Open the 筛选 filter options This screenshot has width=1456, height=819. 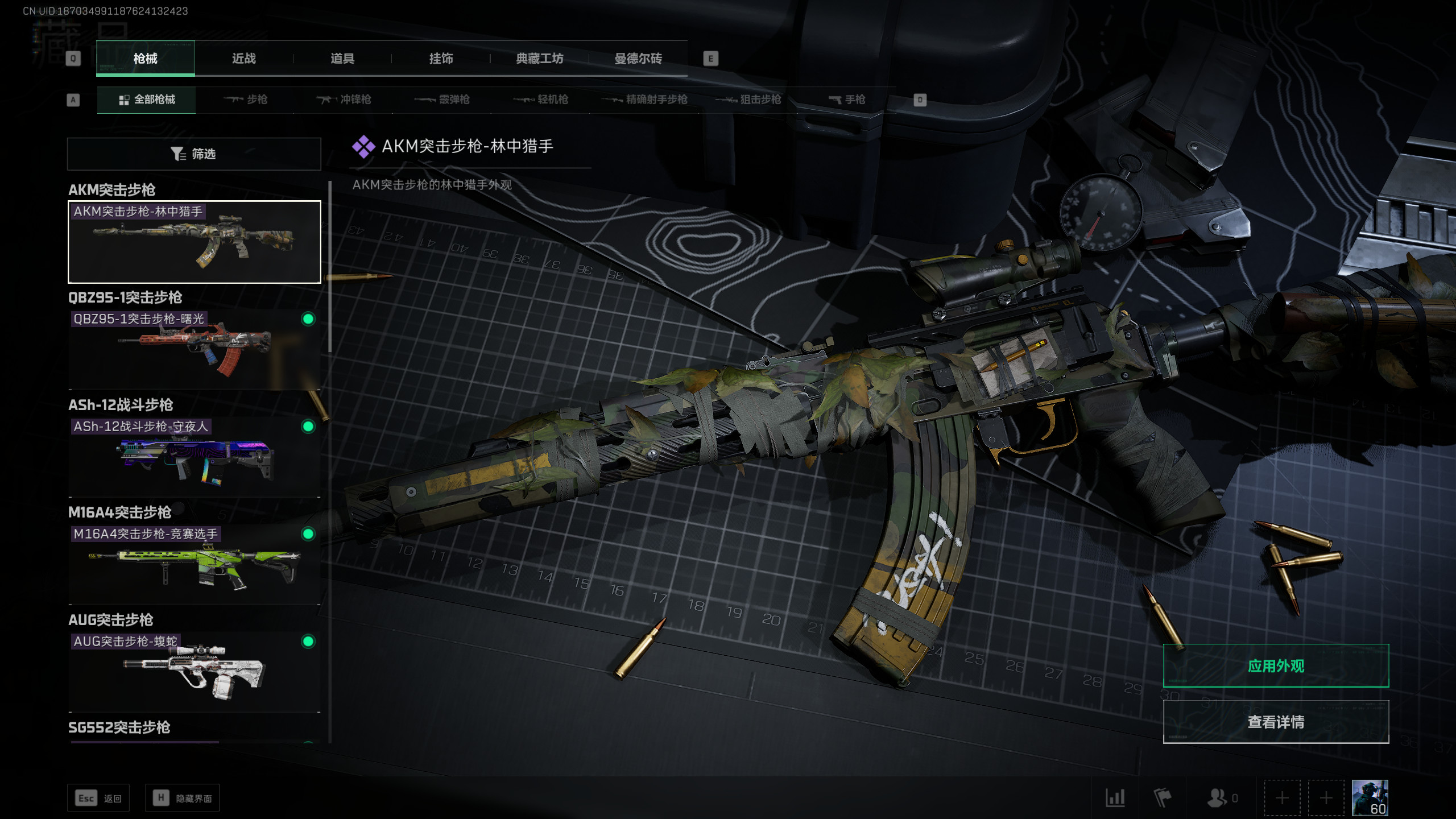(194, 154)
